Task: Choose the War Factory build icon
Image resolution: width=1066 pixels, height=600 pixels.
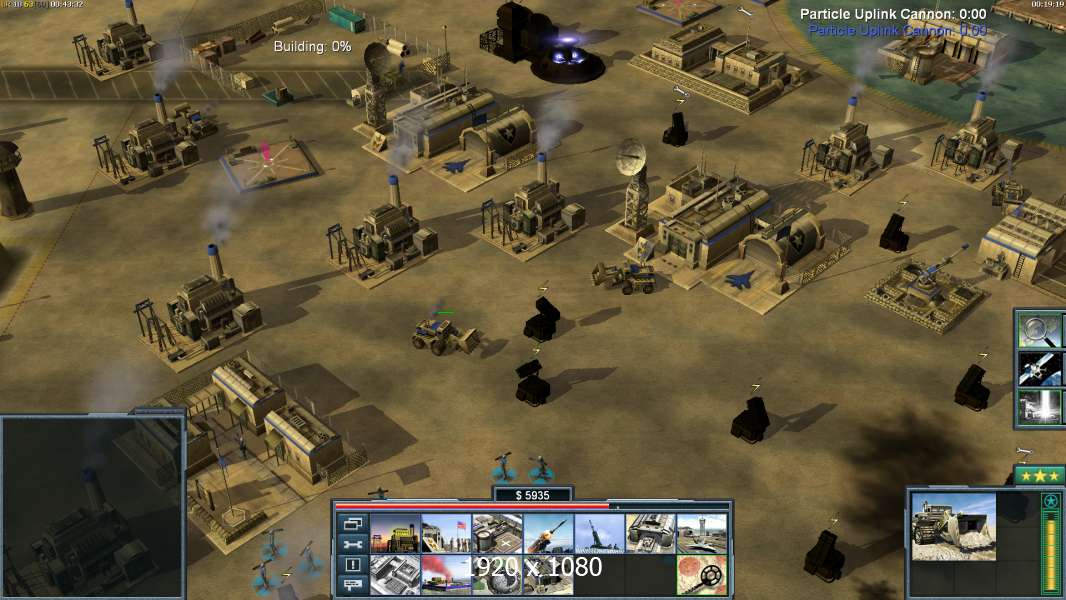Action: point(650,534)
